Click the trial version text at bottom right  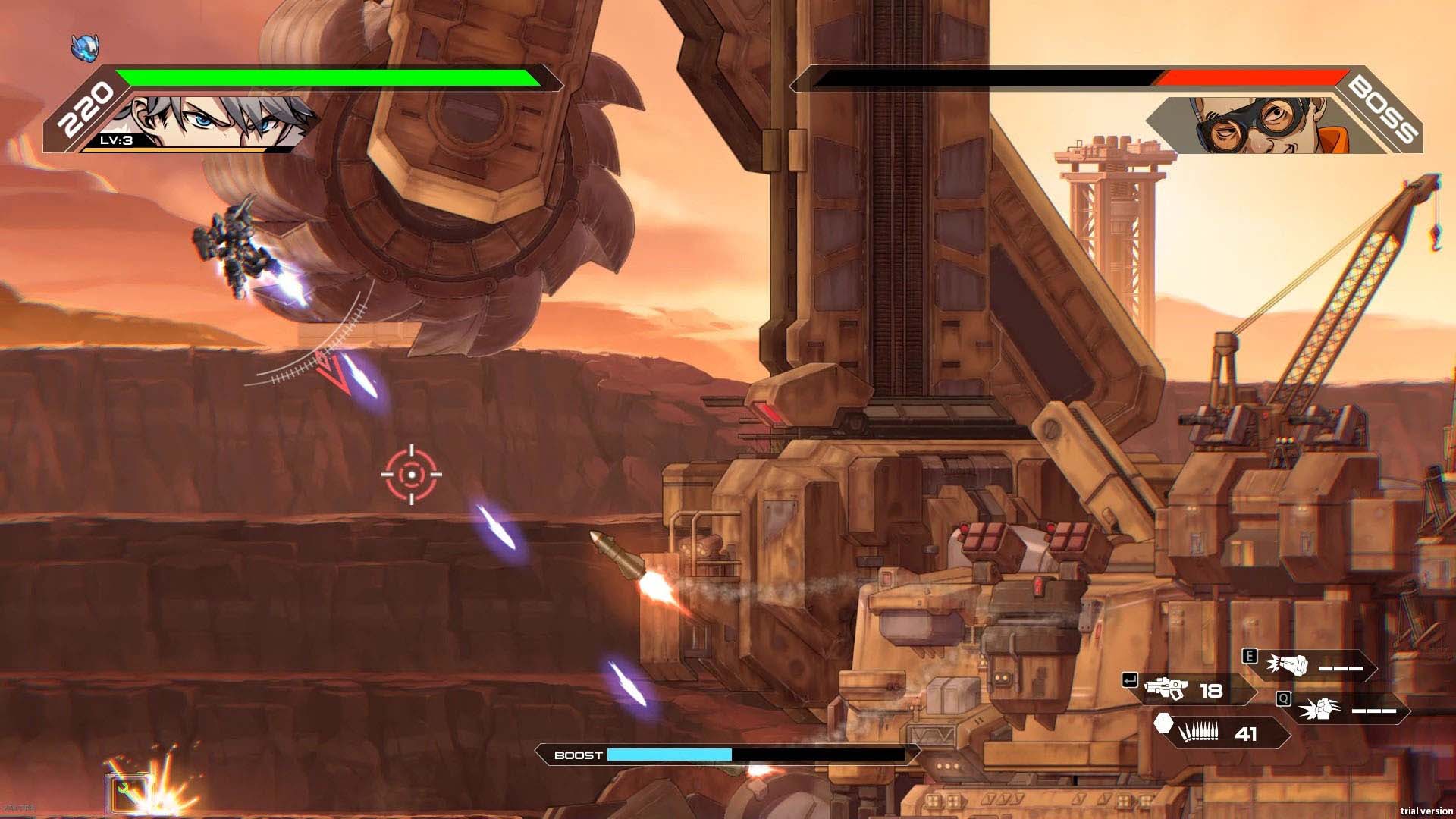pos(1427,811)
